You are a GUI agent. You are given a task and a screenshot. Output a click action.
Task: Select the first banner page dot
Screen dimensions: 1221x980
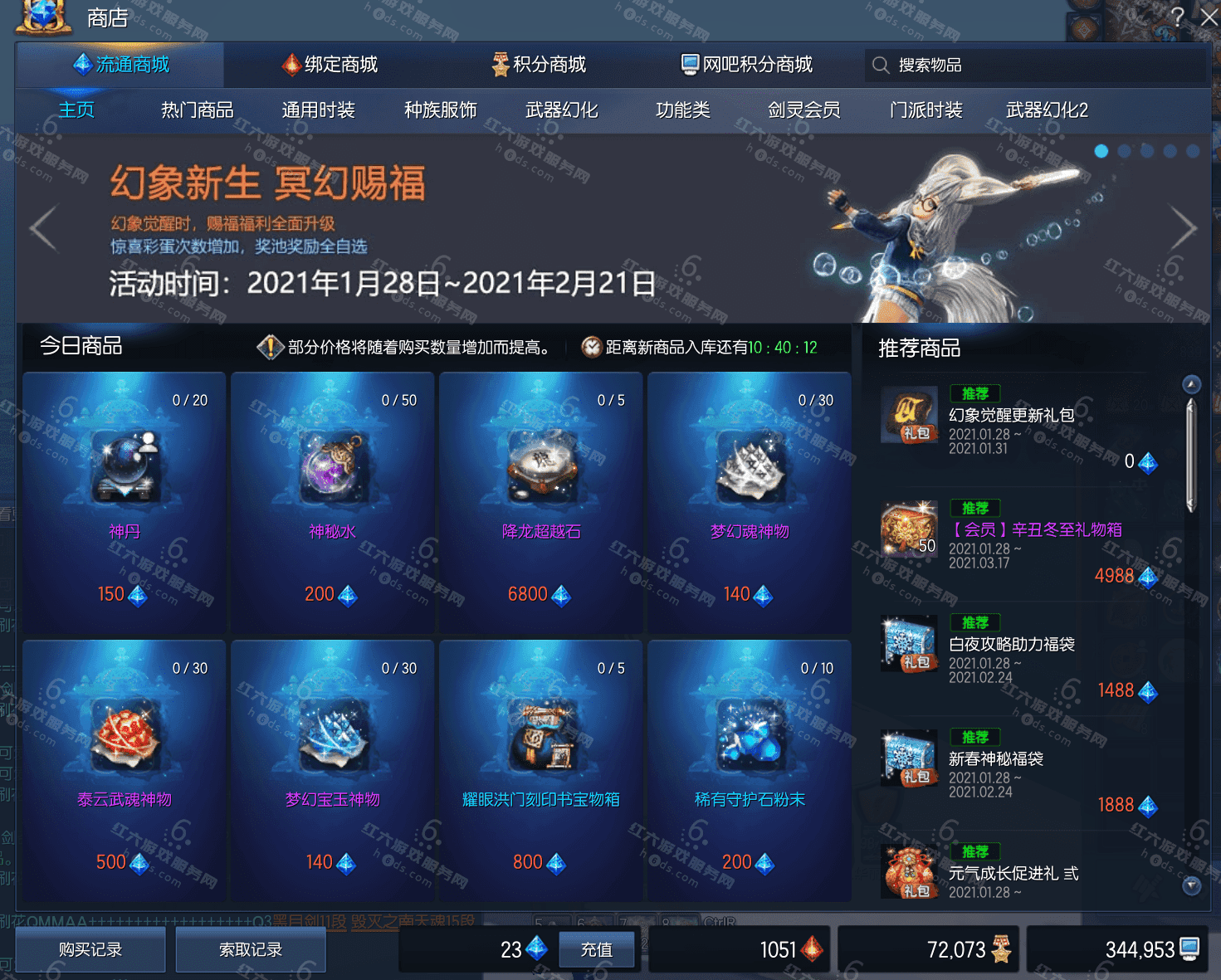coord(1101,150)
